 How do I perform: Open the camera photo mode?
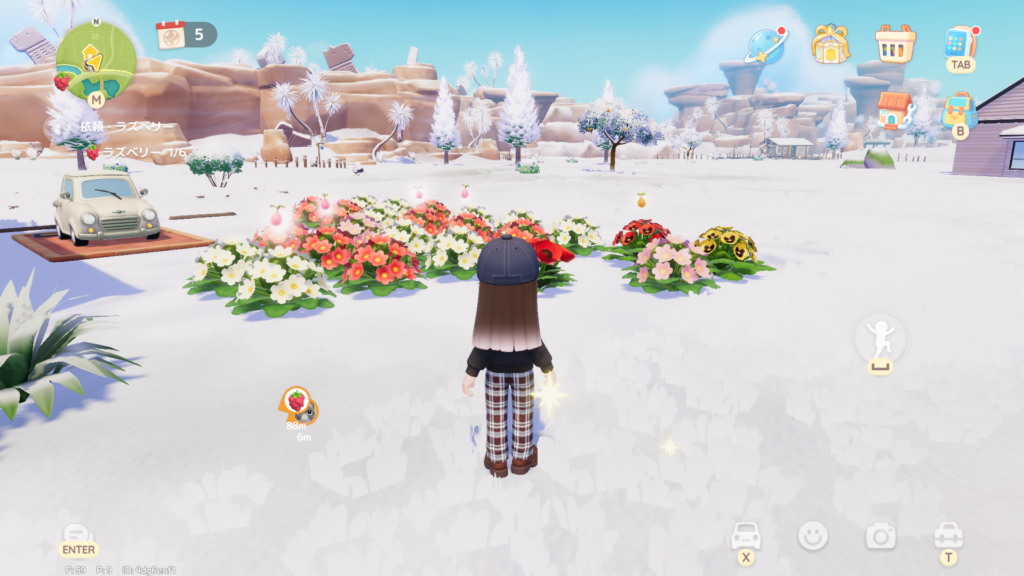pyautogui.click(x=881, y=537)
